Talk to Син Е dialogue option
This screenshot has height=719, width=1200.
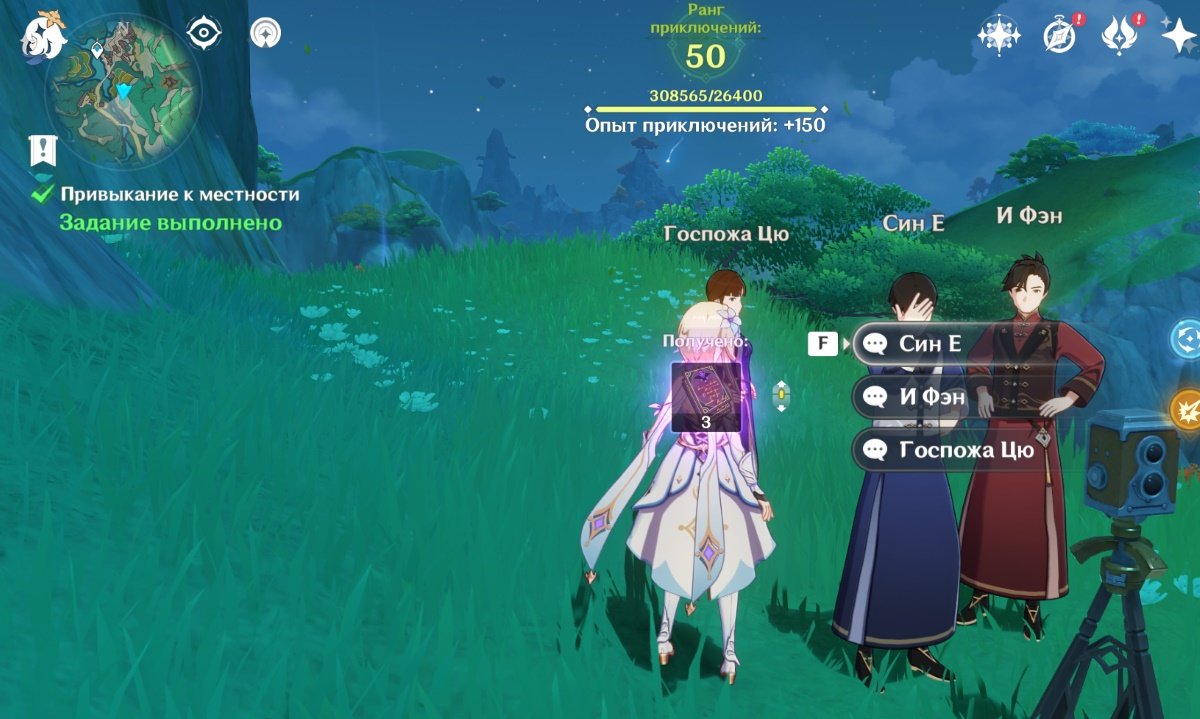(930, 344)
